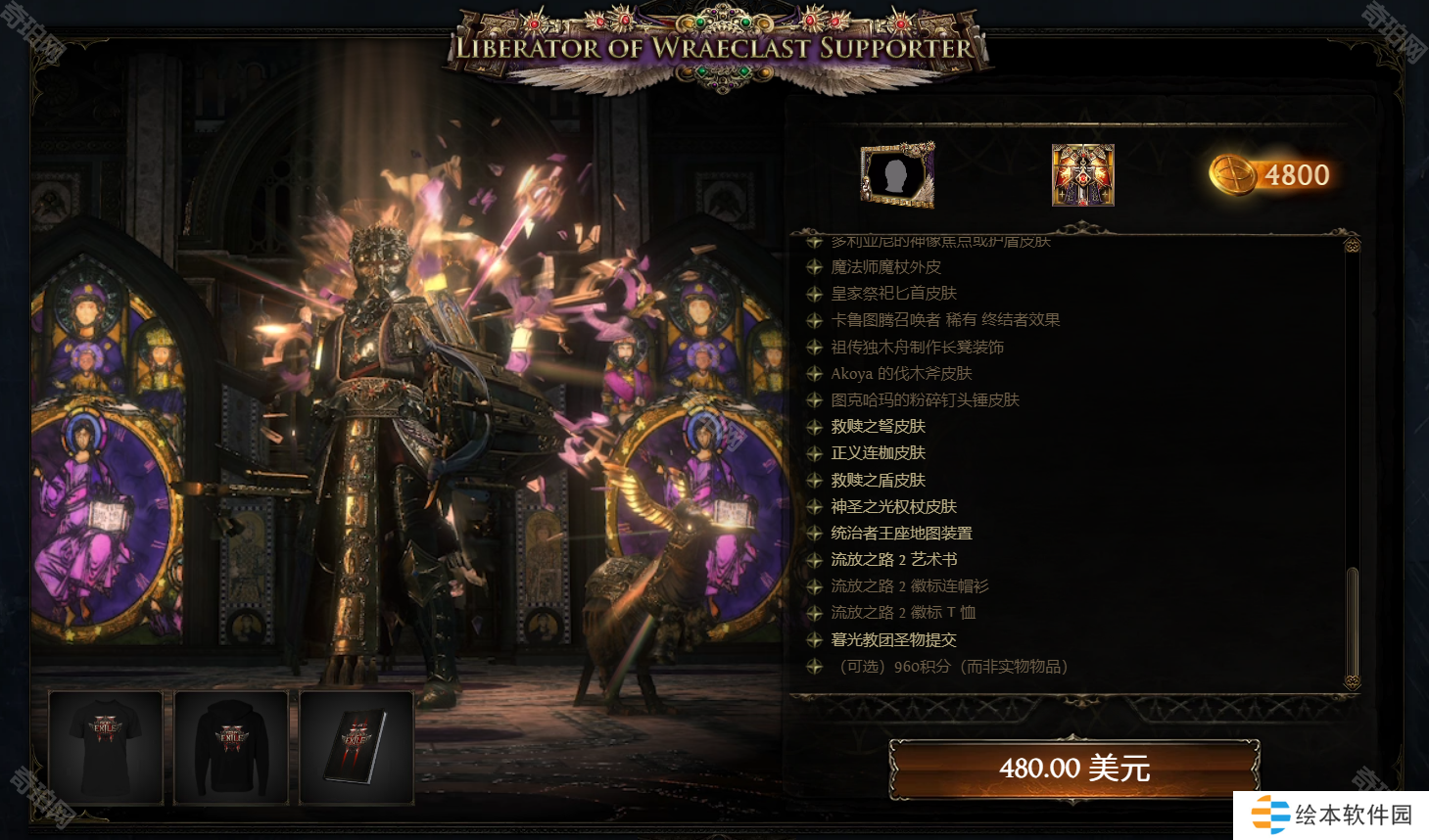
Task: Click the Akoya 的伐木斧皮肤 entry
Action: (901, 374)
